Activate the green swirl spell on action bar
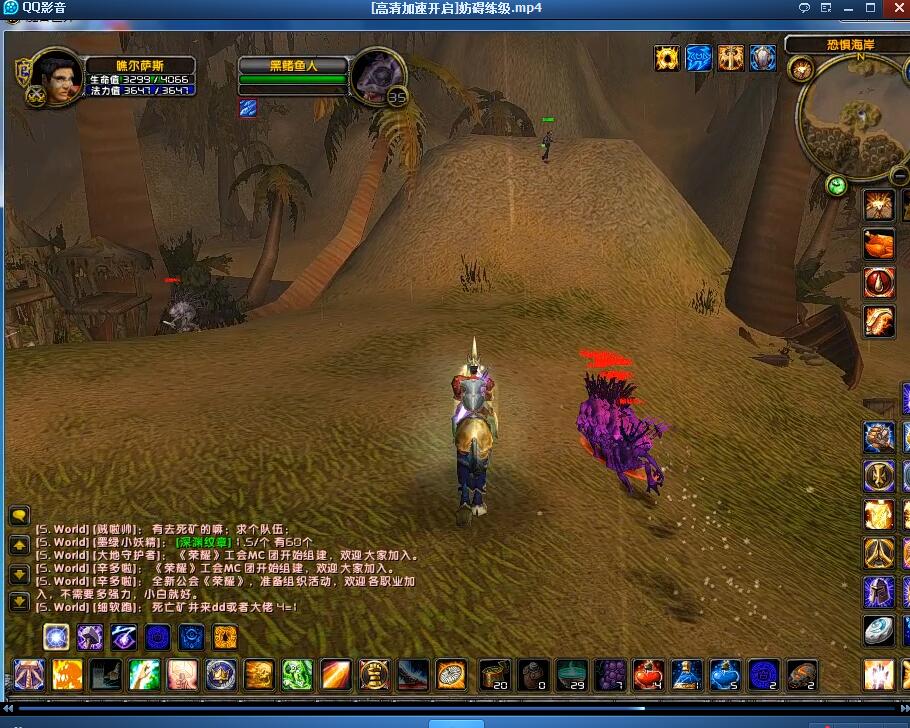Image resolution: width=910 pixels, height=728 pixels. [x=297, y=675]
